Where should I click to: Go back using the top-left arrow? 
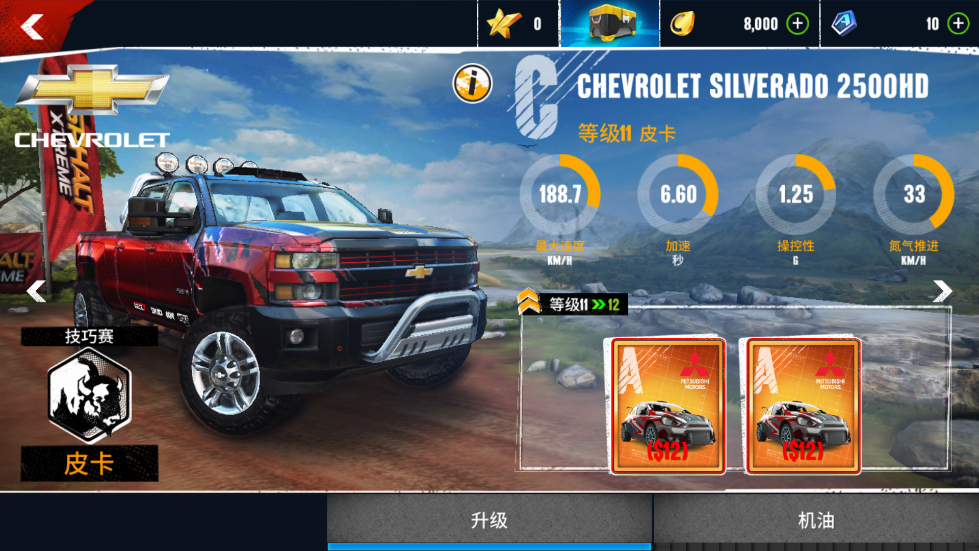coord(33,27)
